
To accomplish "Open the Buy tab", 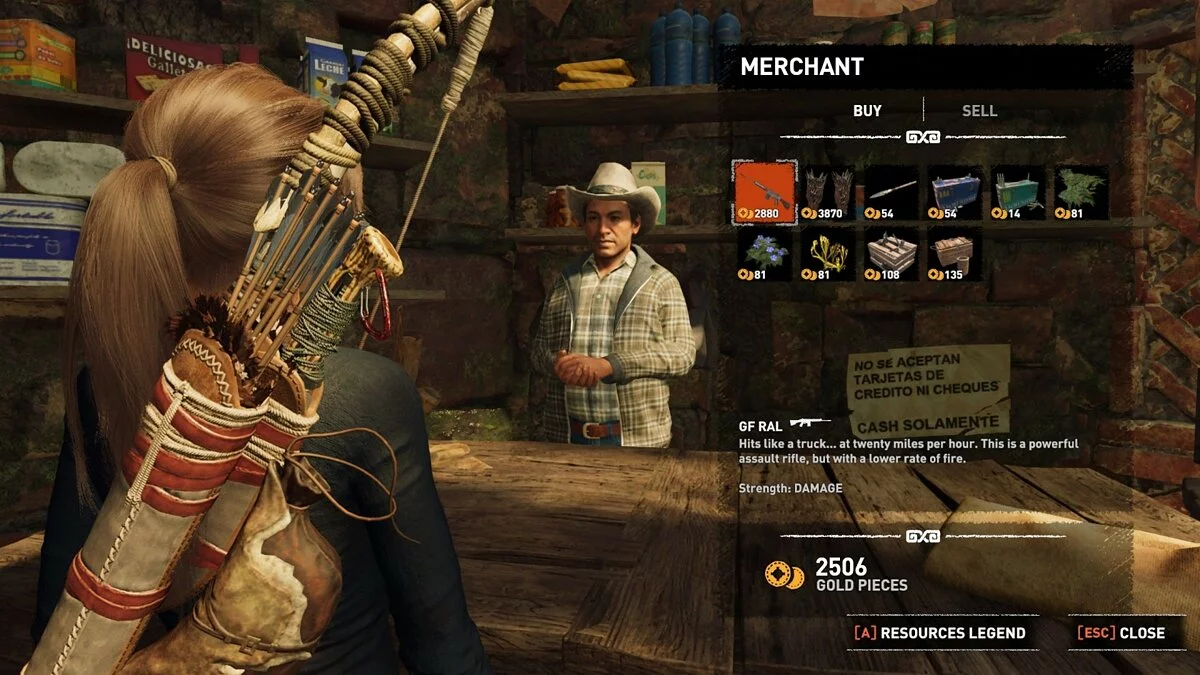I will click(x=867, y=111).
